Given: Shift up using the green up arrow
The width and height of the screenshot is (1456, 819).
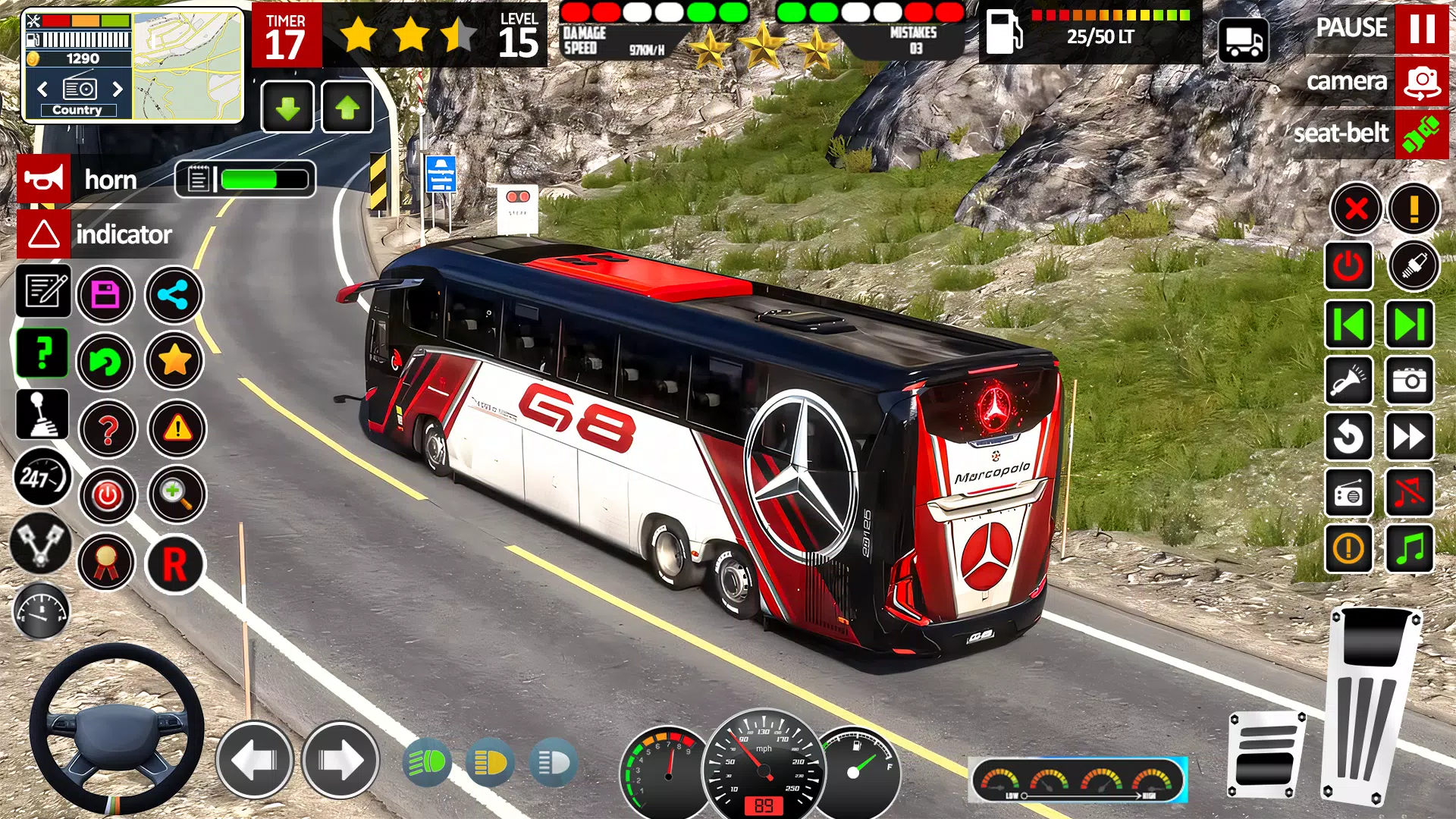Looking at the screenshot, I should (347, 105).
